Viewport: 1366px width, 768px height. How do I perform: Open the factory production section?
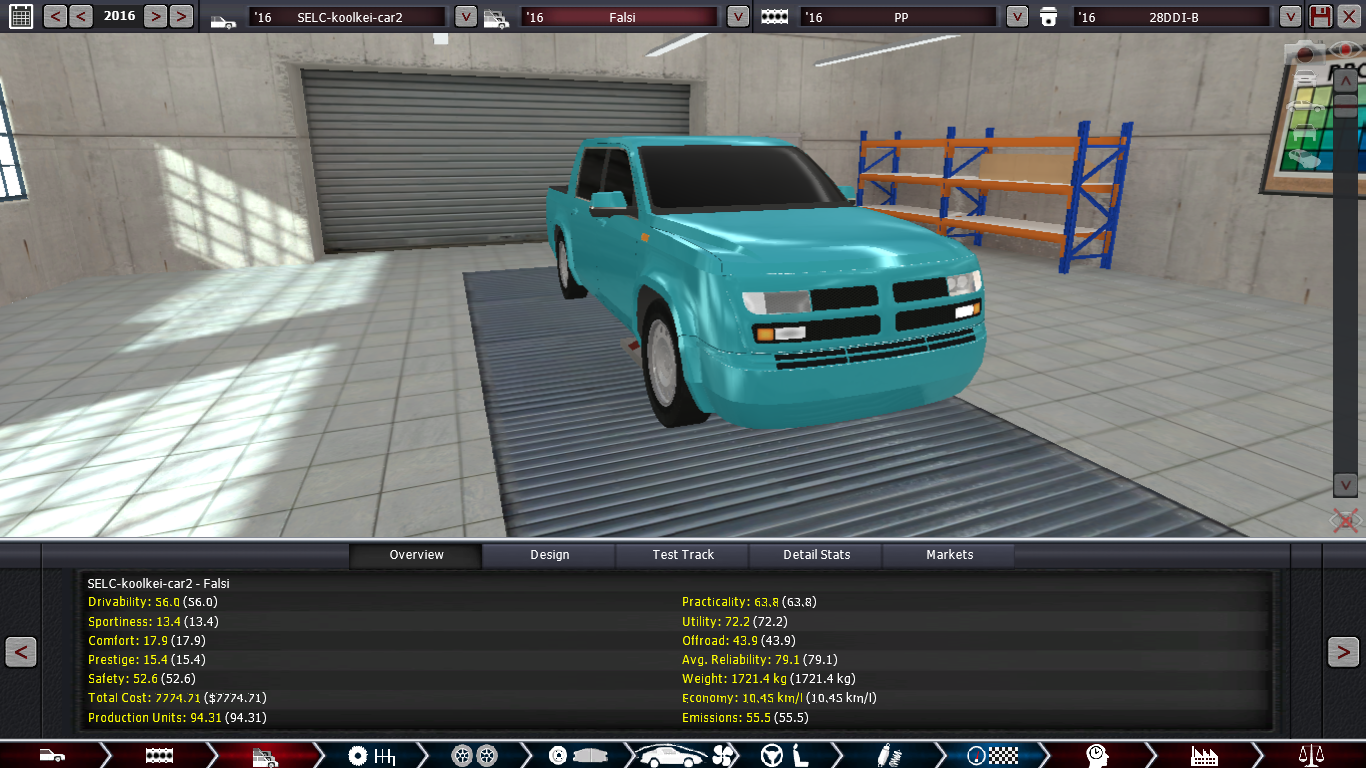click(x=1204, y=755)
